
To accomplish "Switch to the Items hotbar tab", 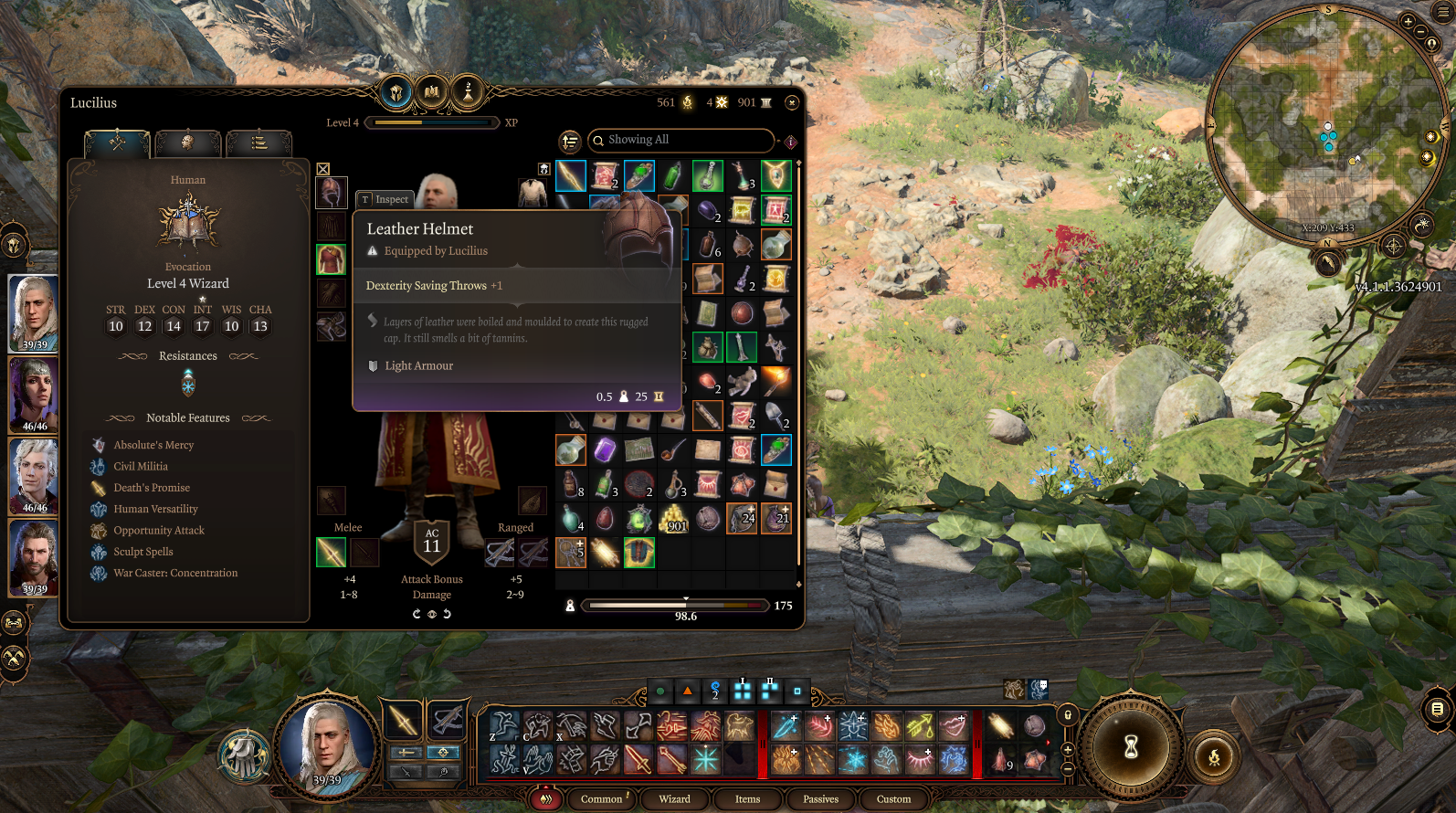I will (x=747, y=798).
